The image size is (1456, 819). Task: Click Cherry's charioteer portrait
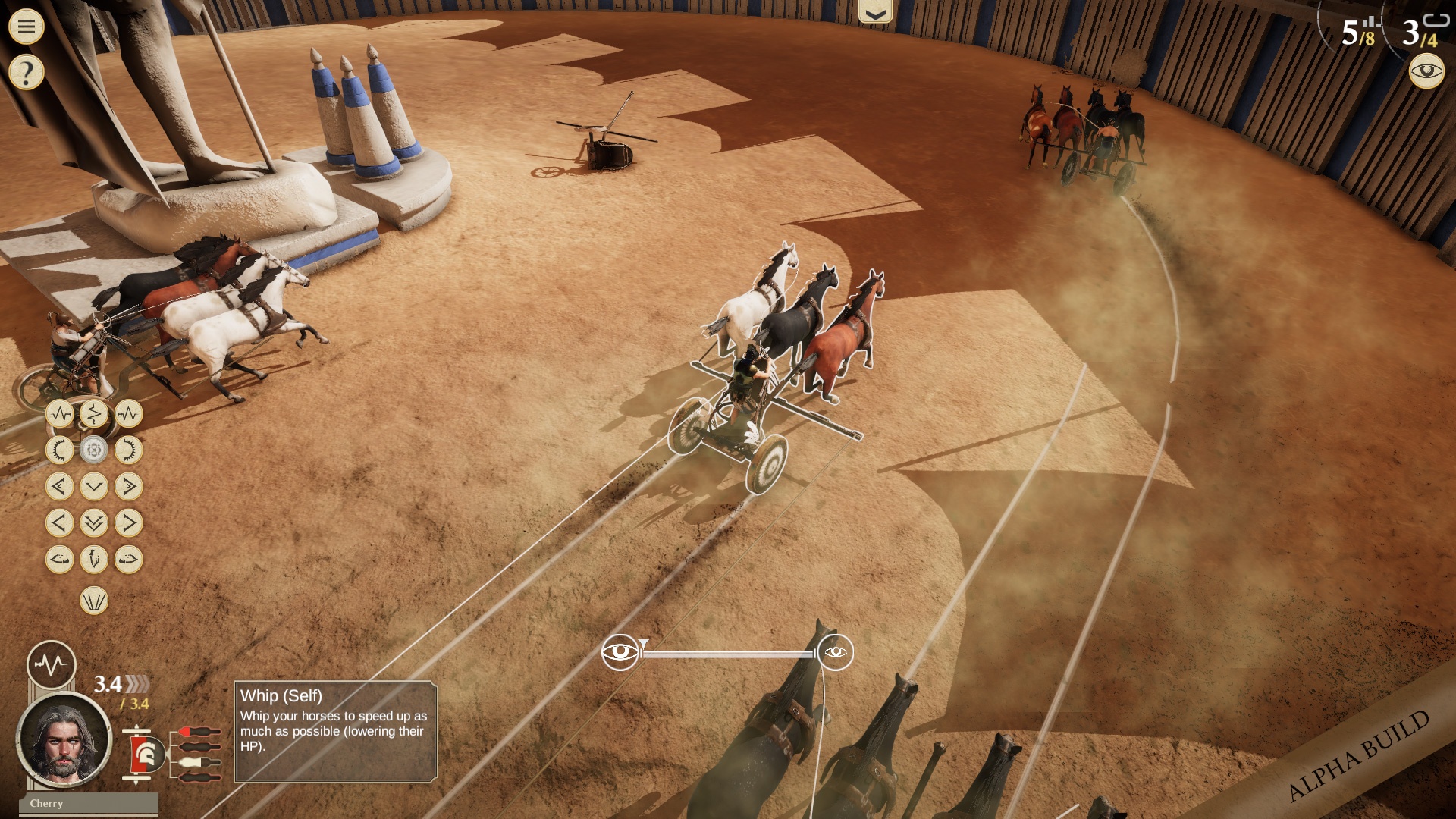point(64,740)
